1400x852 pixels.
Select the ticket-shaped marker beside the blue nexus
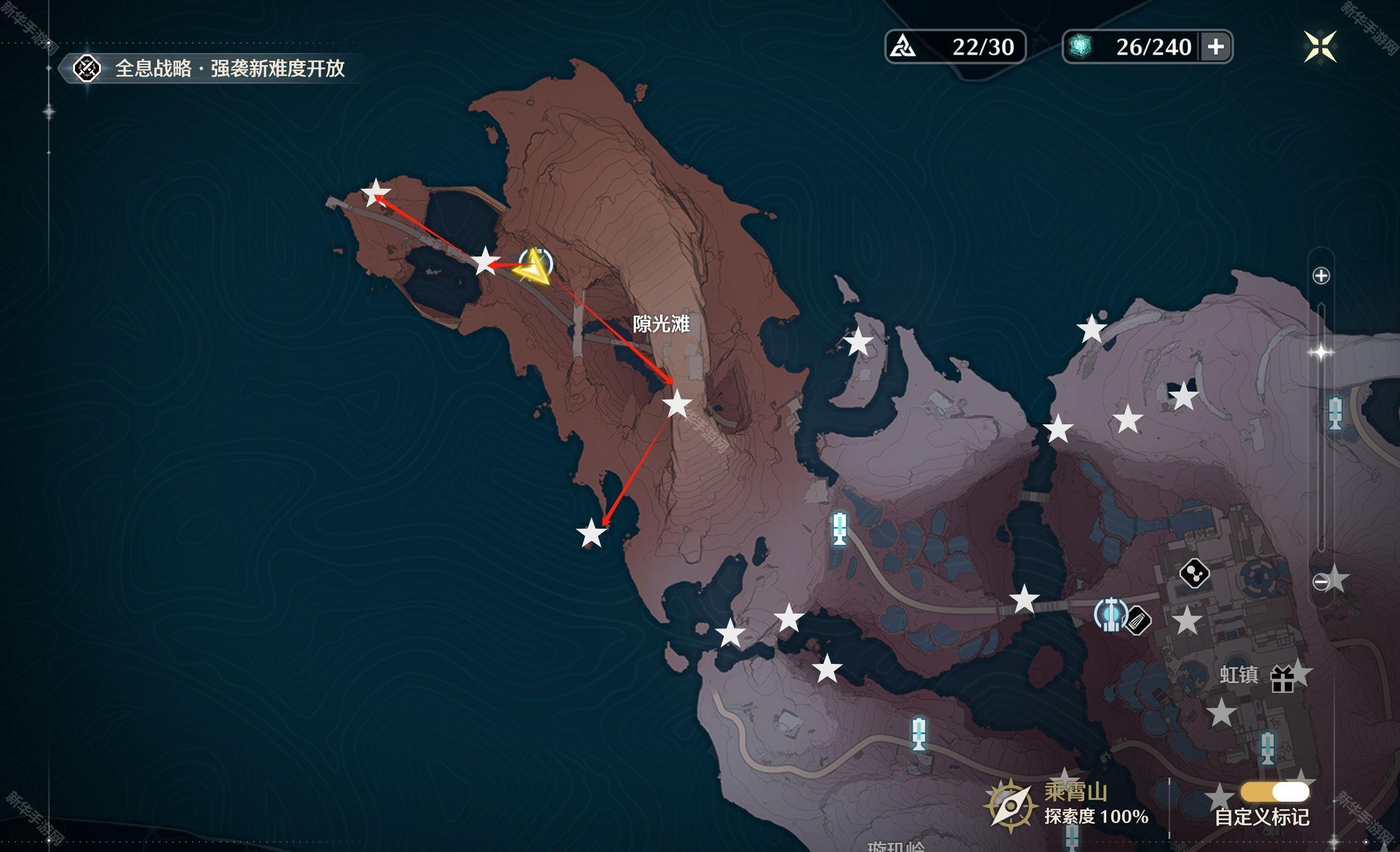pyautogui.click(x=1138, y=620)
